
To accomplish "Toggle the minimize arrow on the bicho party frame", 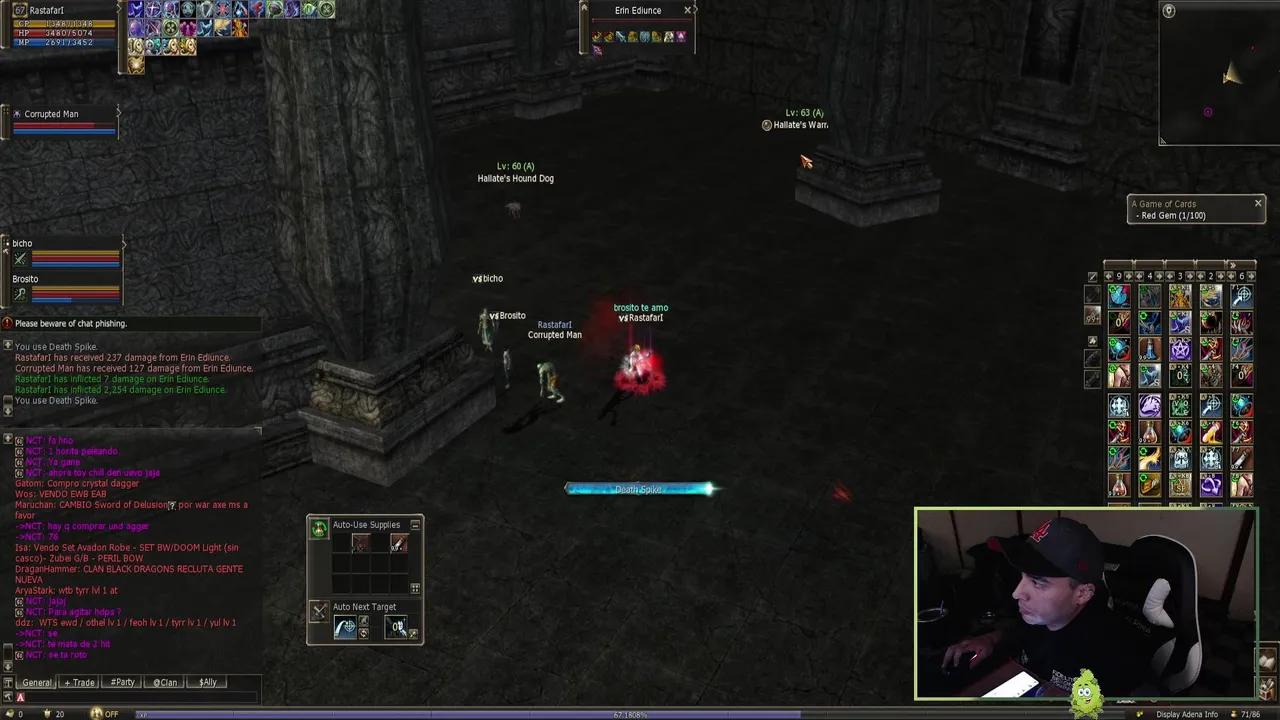I will tap(123, 243).
